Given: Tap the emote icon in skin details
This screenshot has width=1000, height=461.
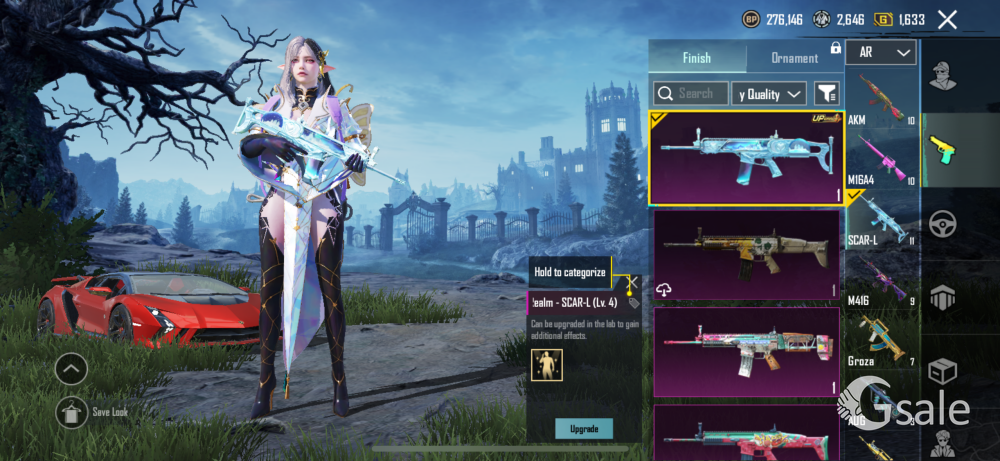Looking at the screenshot, I should [x=547, y=365].
